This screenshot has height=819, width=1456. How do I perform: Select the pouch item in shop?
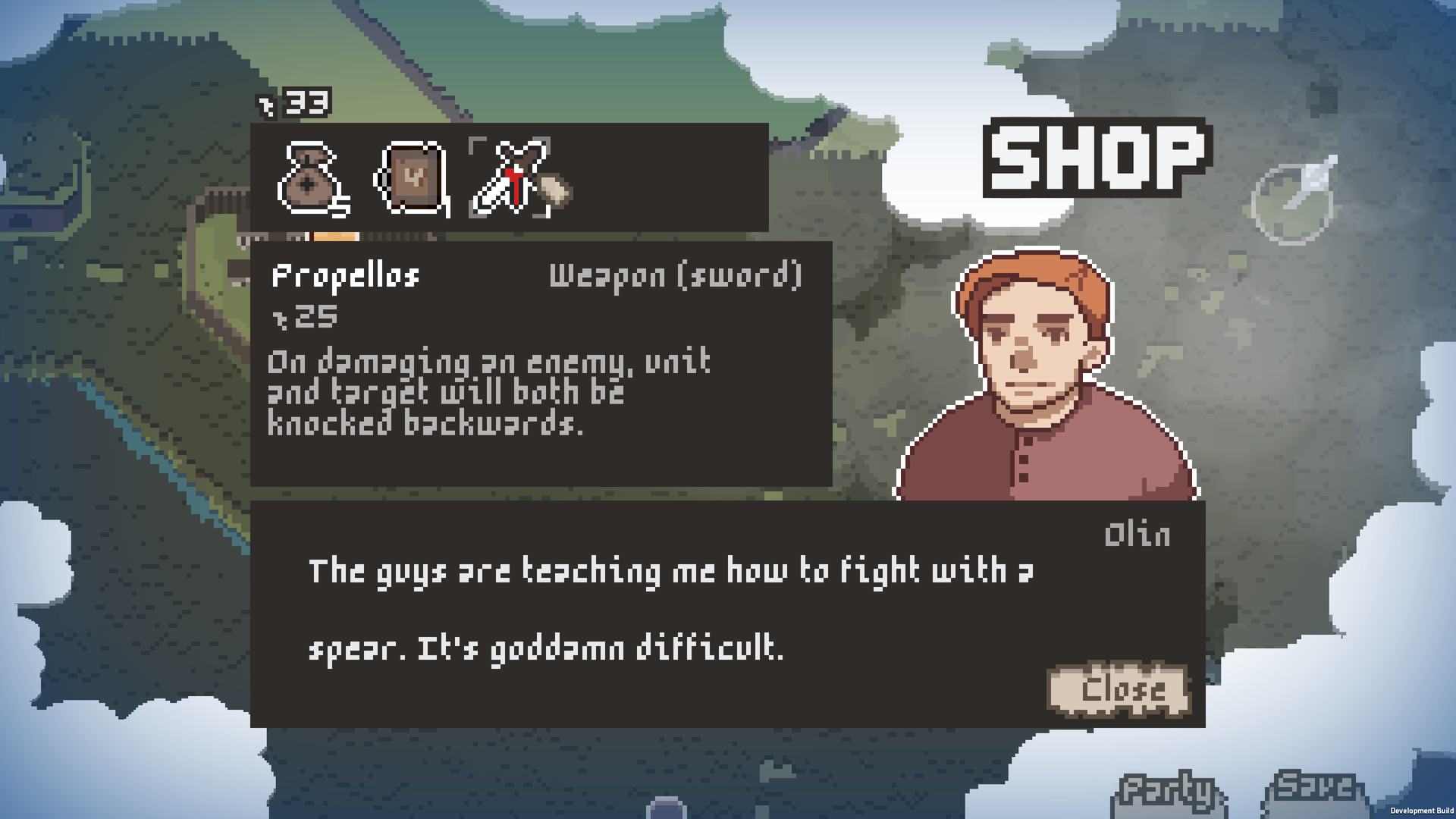point(312,179)
